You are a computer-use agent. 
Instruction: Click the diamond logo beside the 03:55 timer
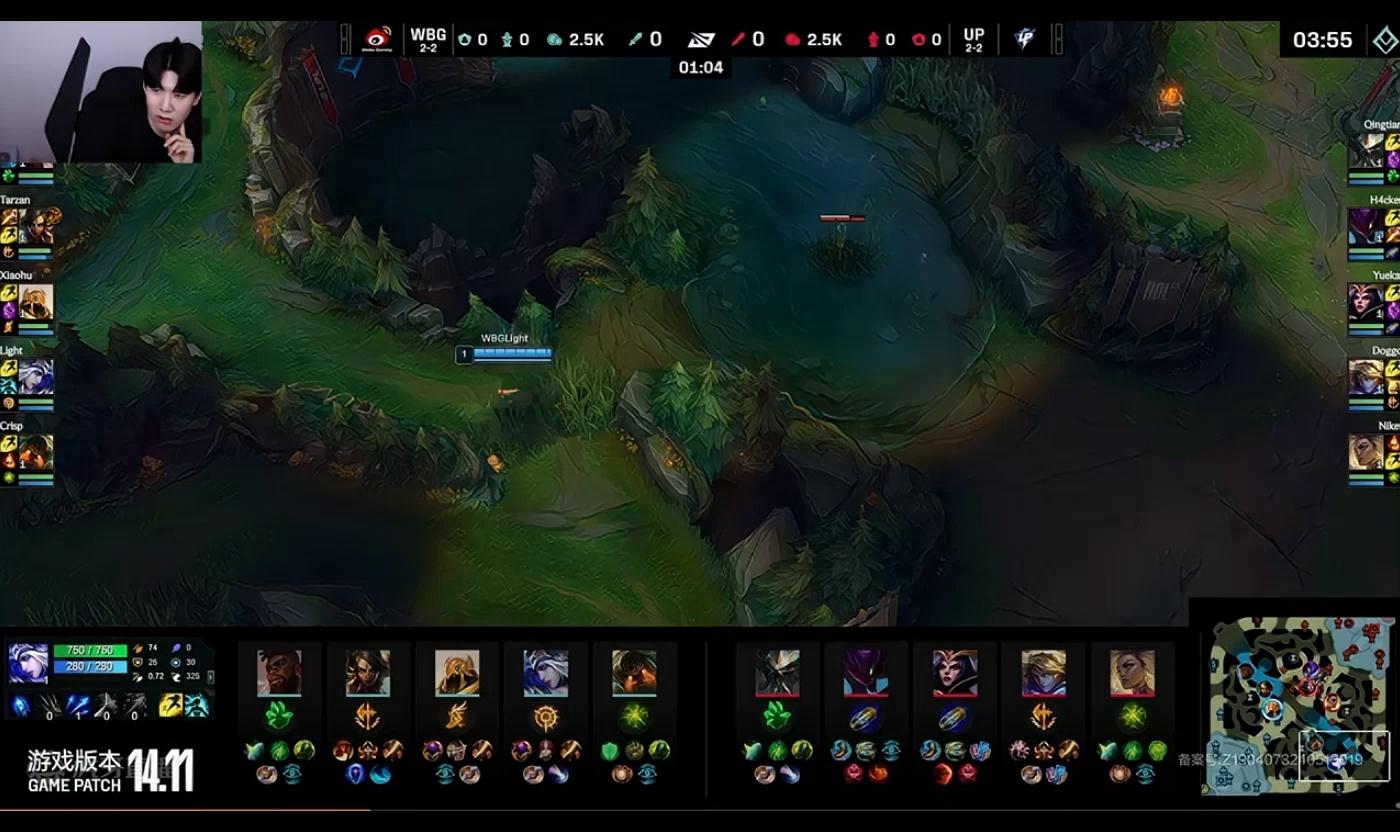tap(1383, 40)
